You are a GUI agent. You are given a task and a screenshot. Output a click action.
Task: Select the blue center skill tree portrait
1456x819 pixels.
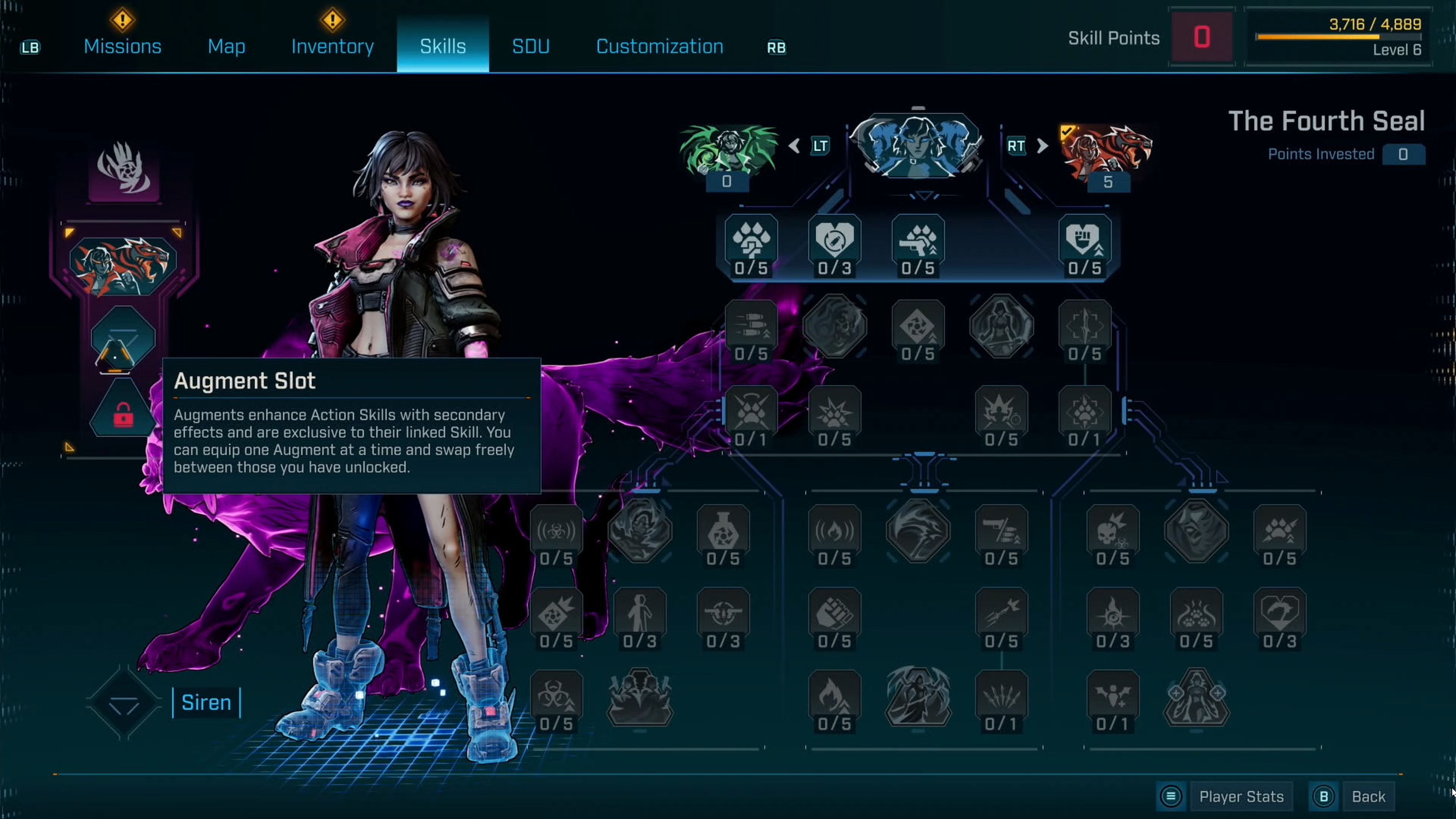coord(917,146)
